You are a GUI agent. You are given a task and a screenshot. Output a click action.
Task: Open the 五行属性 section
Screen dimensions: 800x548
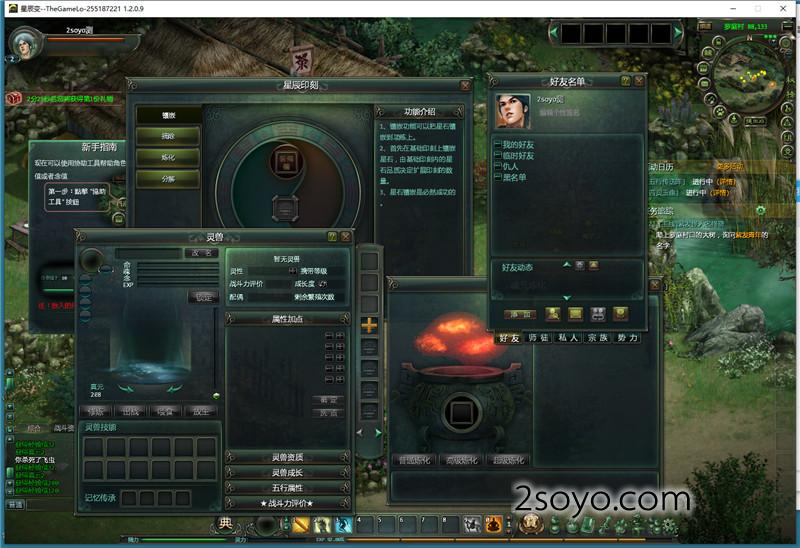click(x=287, y=487)
